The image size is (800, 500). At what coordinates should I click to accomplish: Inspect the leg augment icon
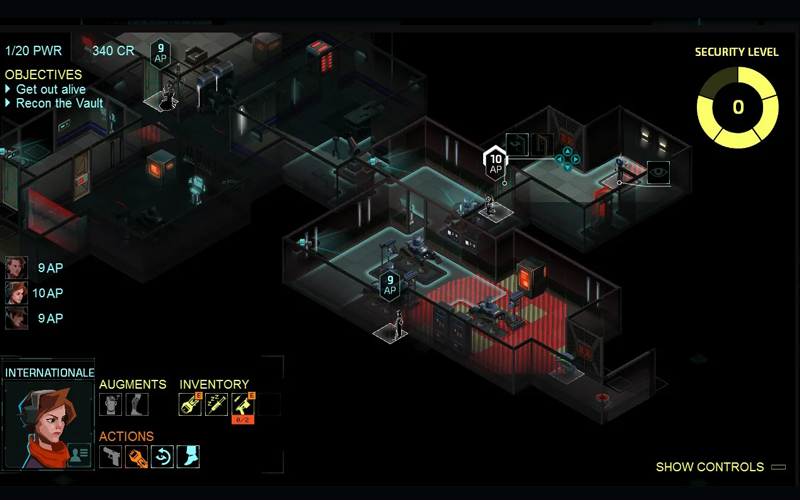(137, 404)
